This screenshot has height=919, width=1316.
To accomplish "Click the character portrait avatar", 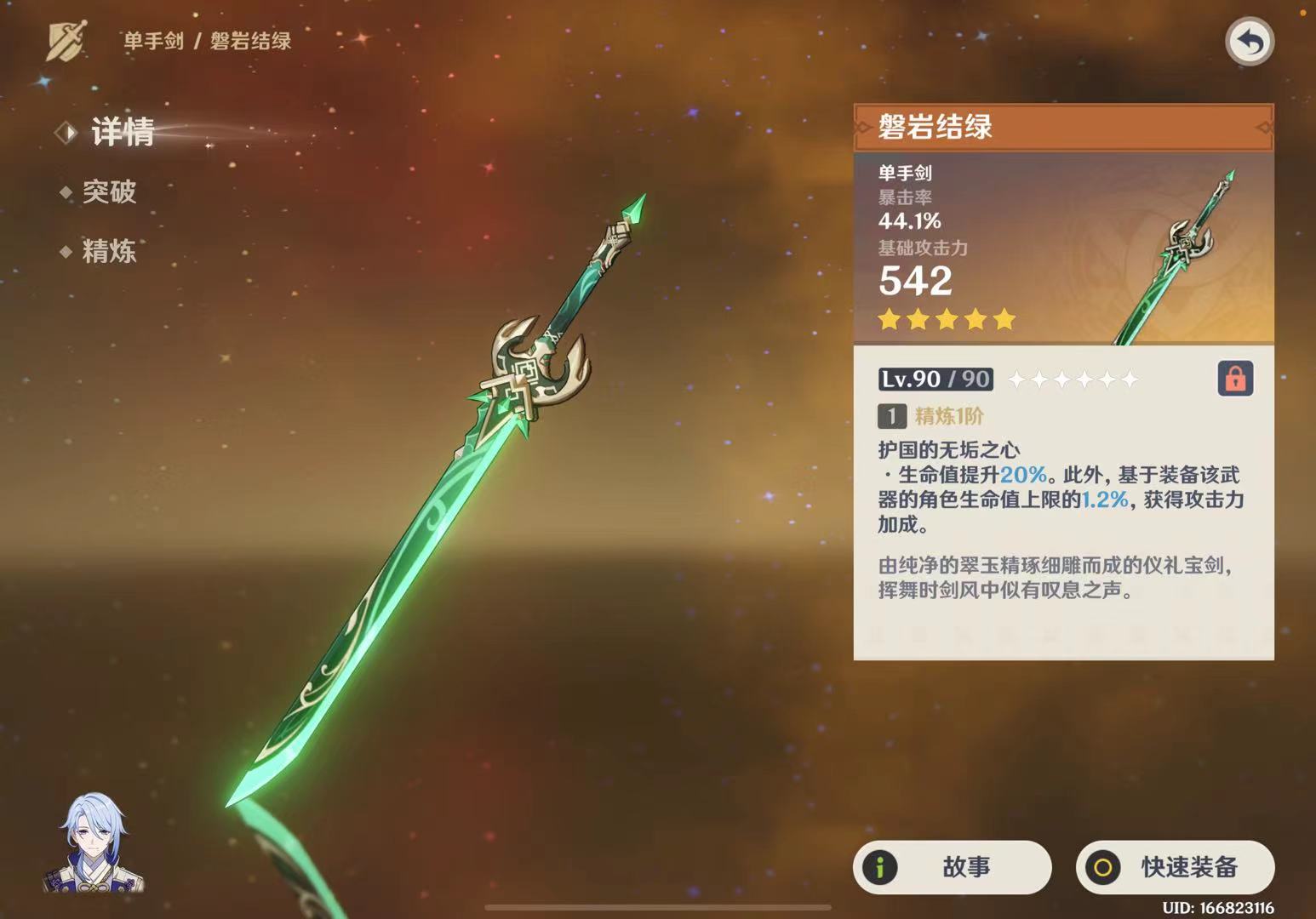I will pos(94,843).
